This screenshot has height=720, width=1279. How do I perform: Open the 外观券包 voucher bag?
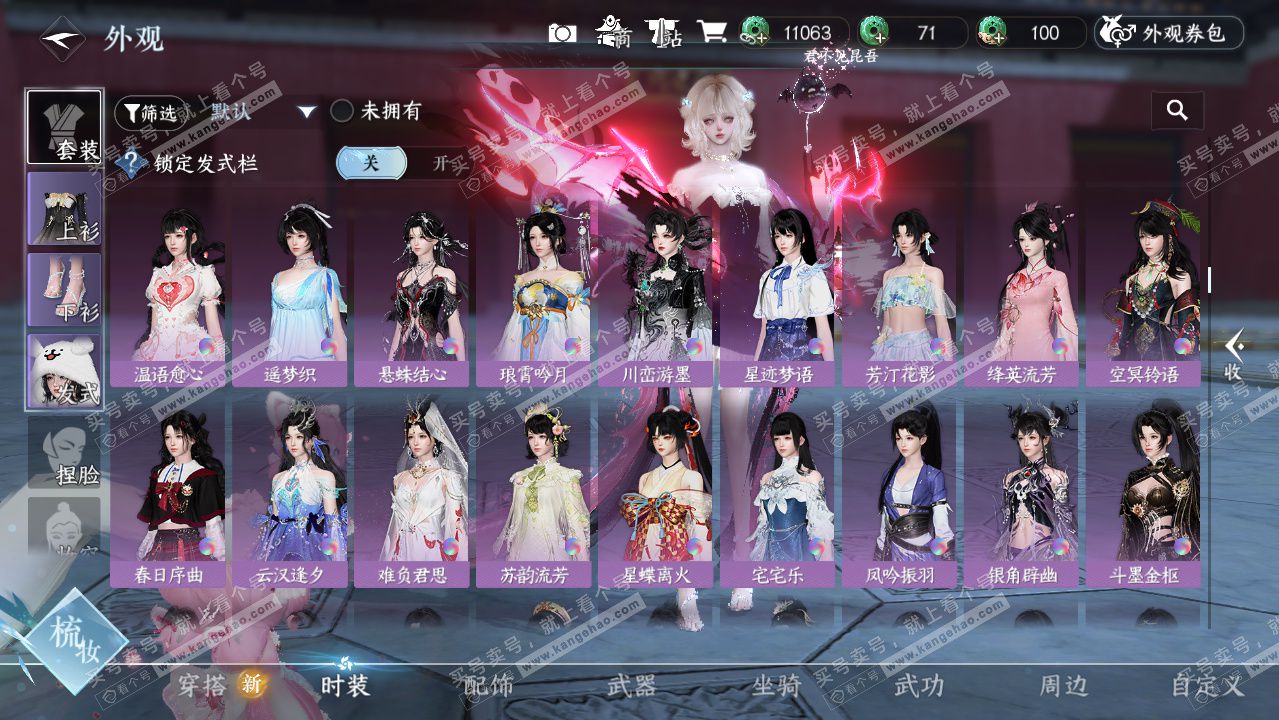coord(1169,33)
